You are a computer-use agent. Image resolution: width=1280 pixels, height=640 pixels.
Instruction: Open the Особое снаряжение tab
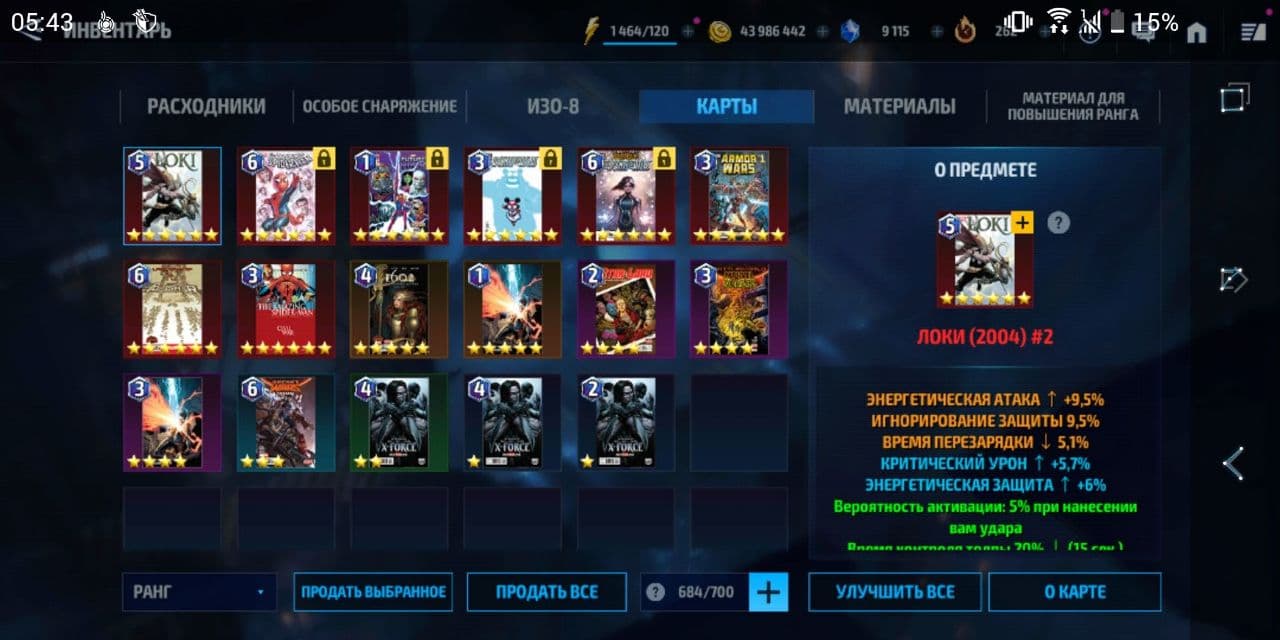coord(380,107)
